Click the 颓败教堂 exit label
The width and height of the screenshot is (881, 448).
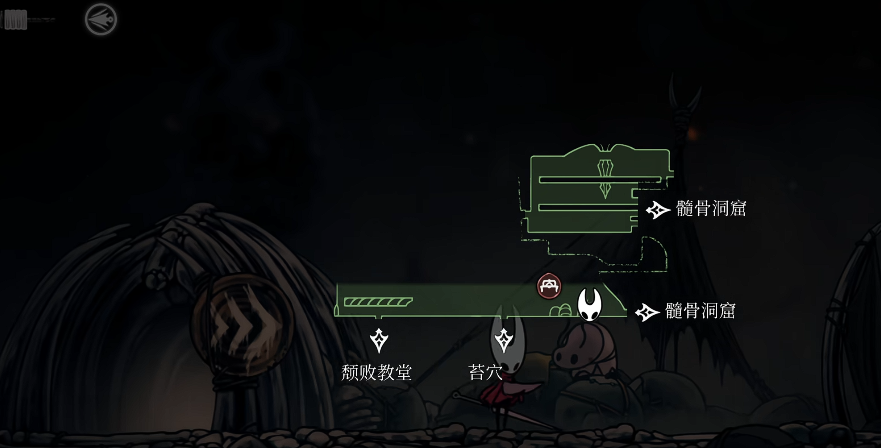377,372
